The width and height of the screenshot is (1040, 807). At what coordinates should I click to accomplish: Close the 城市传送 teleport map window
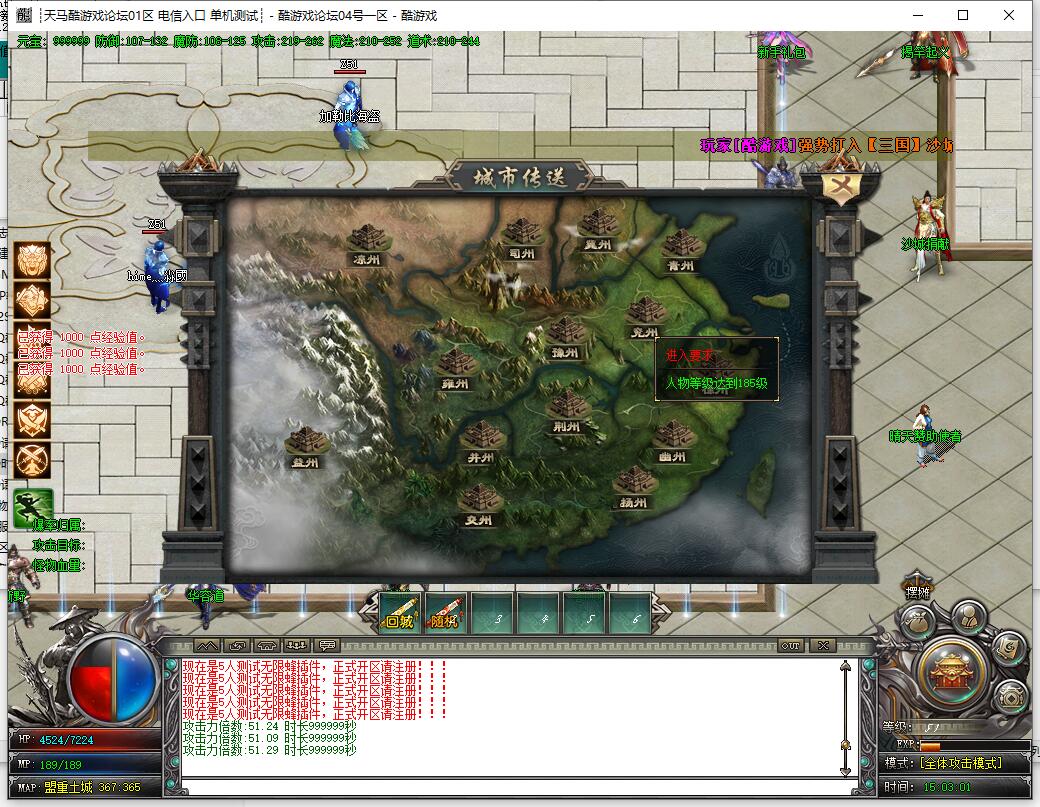click(x=841, y=186)
